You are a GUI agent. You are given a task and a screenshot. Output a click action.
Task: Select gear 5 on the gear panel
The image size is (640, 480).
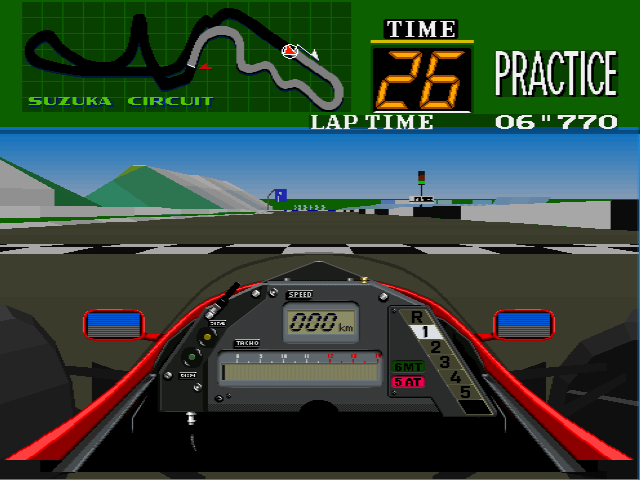coord(464,391)
